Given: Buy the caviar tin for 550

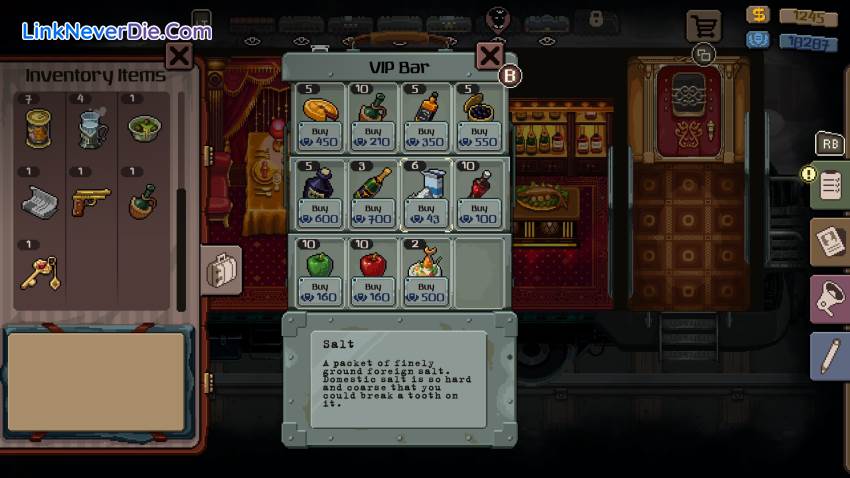Looking at the screenshot, I should 480,135.
